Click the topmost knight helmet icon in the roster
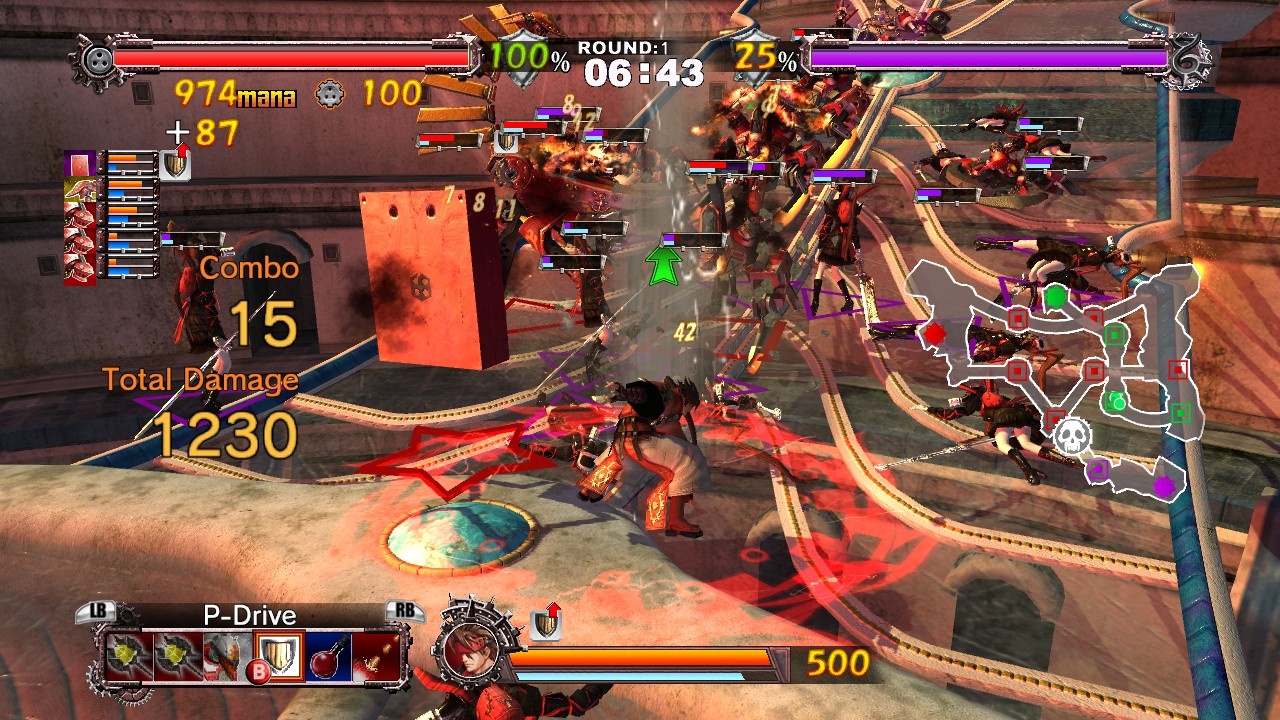The height and width of the screenshot is (720, 1280). click(79, 216)
